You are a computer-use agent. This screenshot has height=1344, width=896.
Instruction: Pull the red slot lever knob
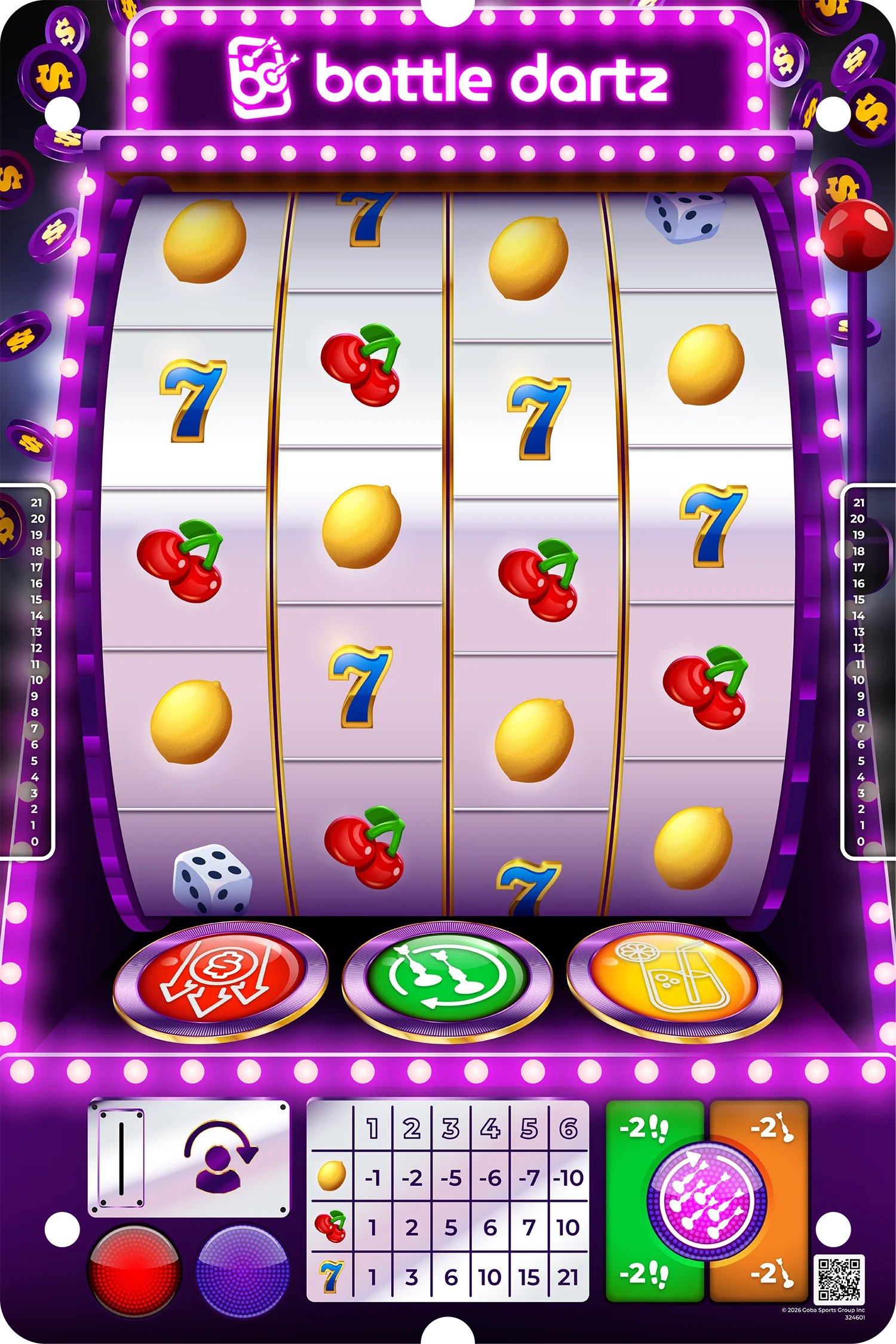(857, 235)
